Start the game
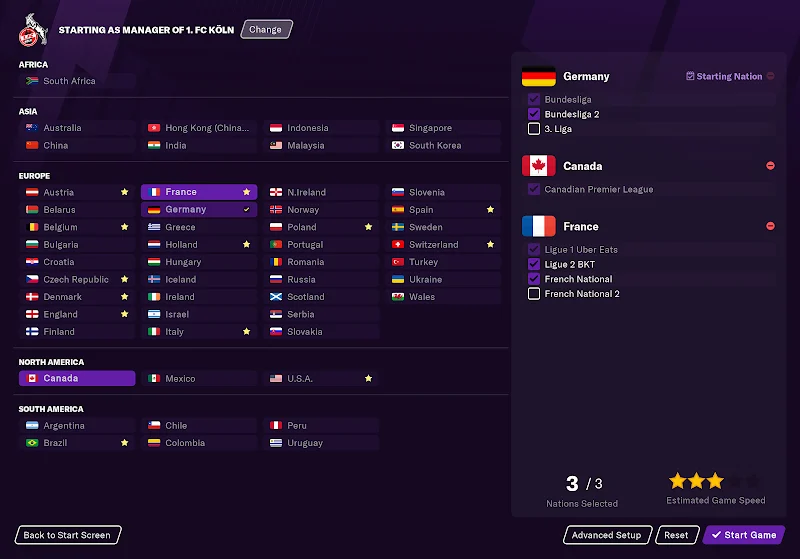Screen dimensions: 800x559 click(744, 535)
